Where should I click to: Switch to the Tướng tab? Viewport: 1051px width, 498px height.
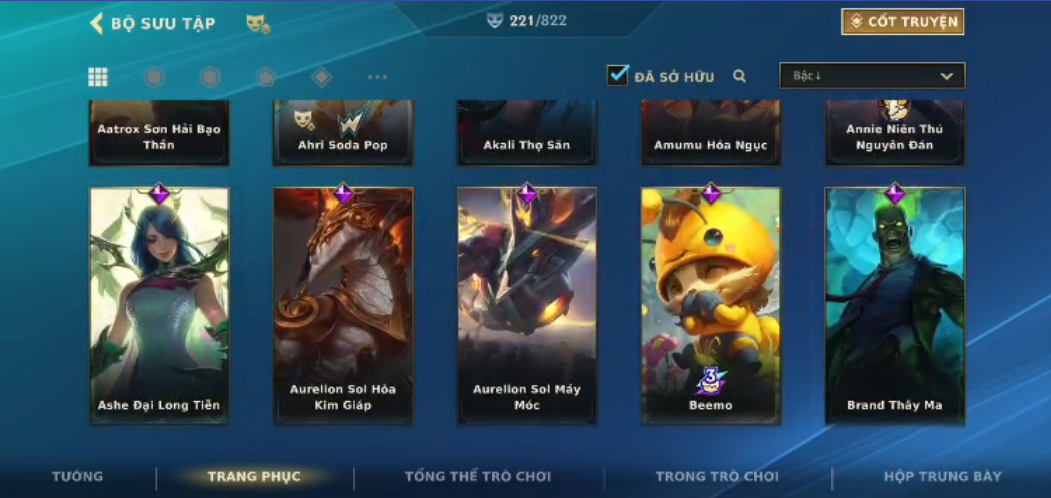pos(78,477)
